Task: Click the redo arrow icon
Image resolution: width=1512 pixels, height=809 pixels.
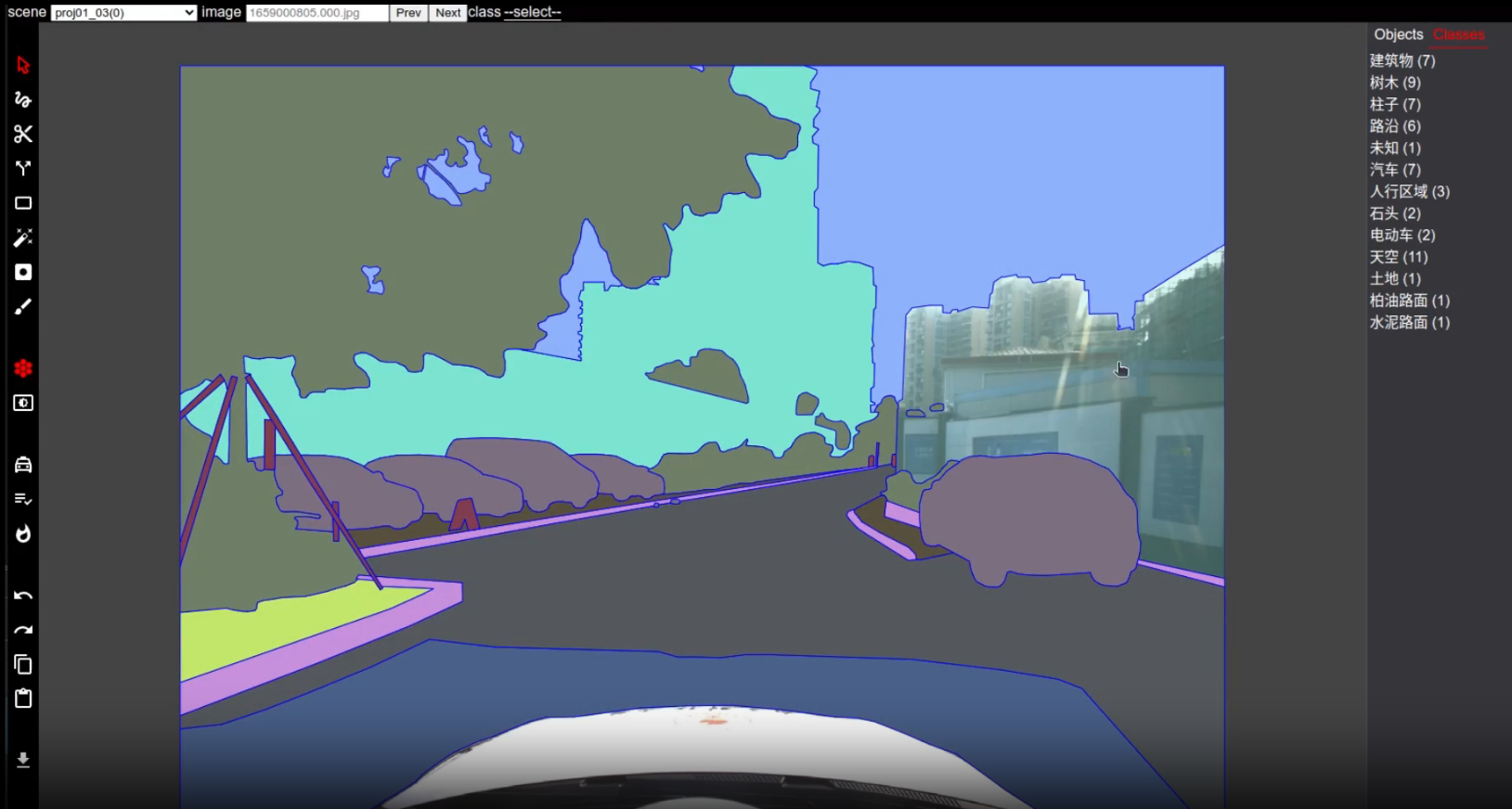Action: [22, 629]
